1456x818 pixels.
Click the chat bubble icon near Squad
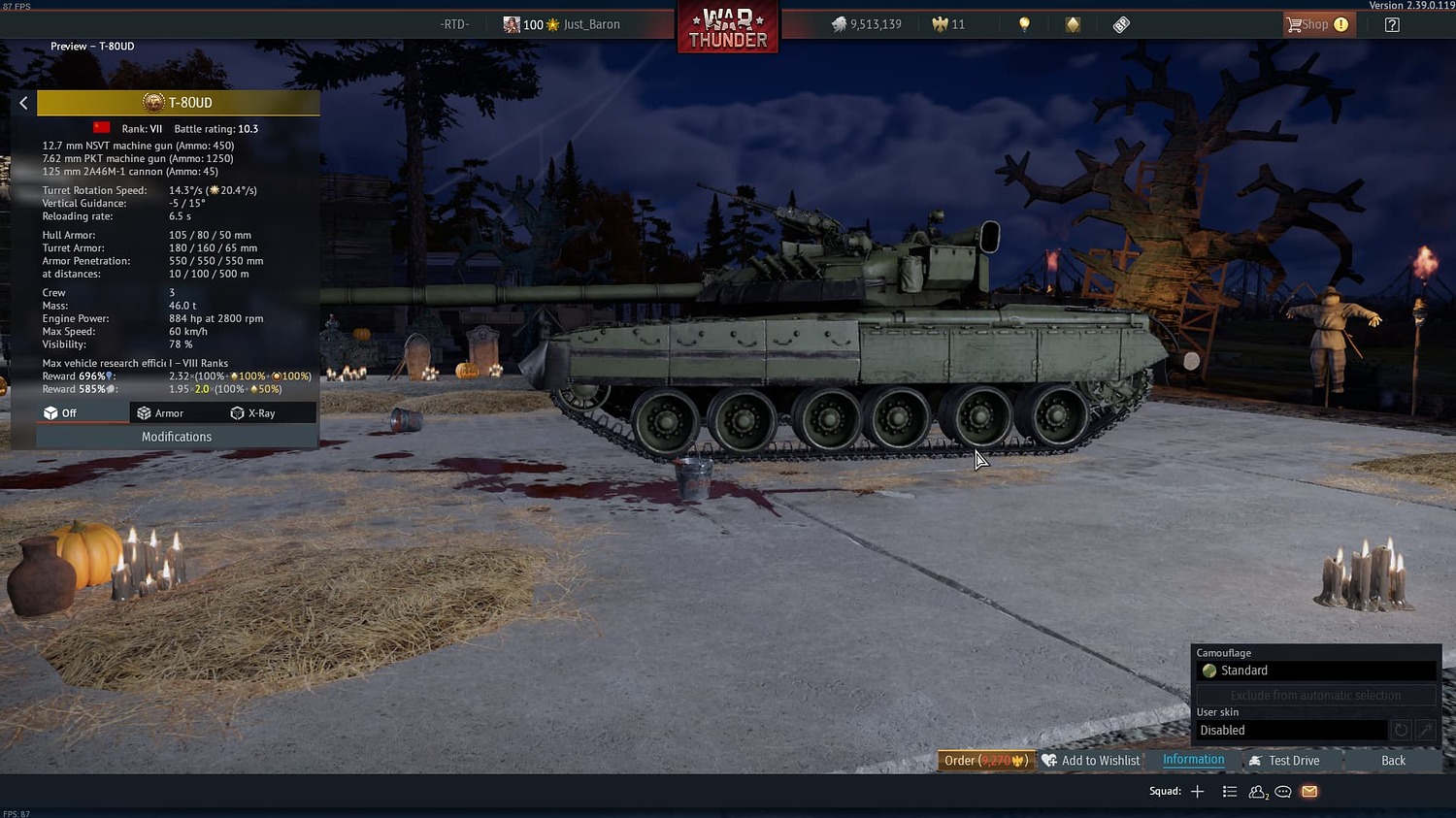(1283, 792)
